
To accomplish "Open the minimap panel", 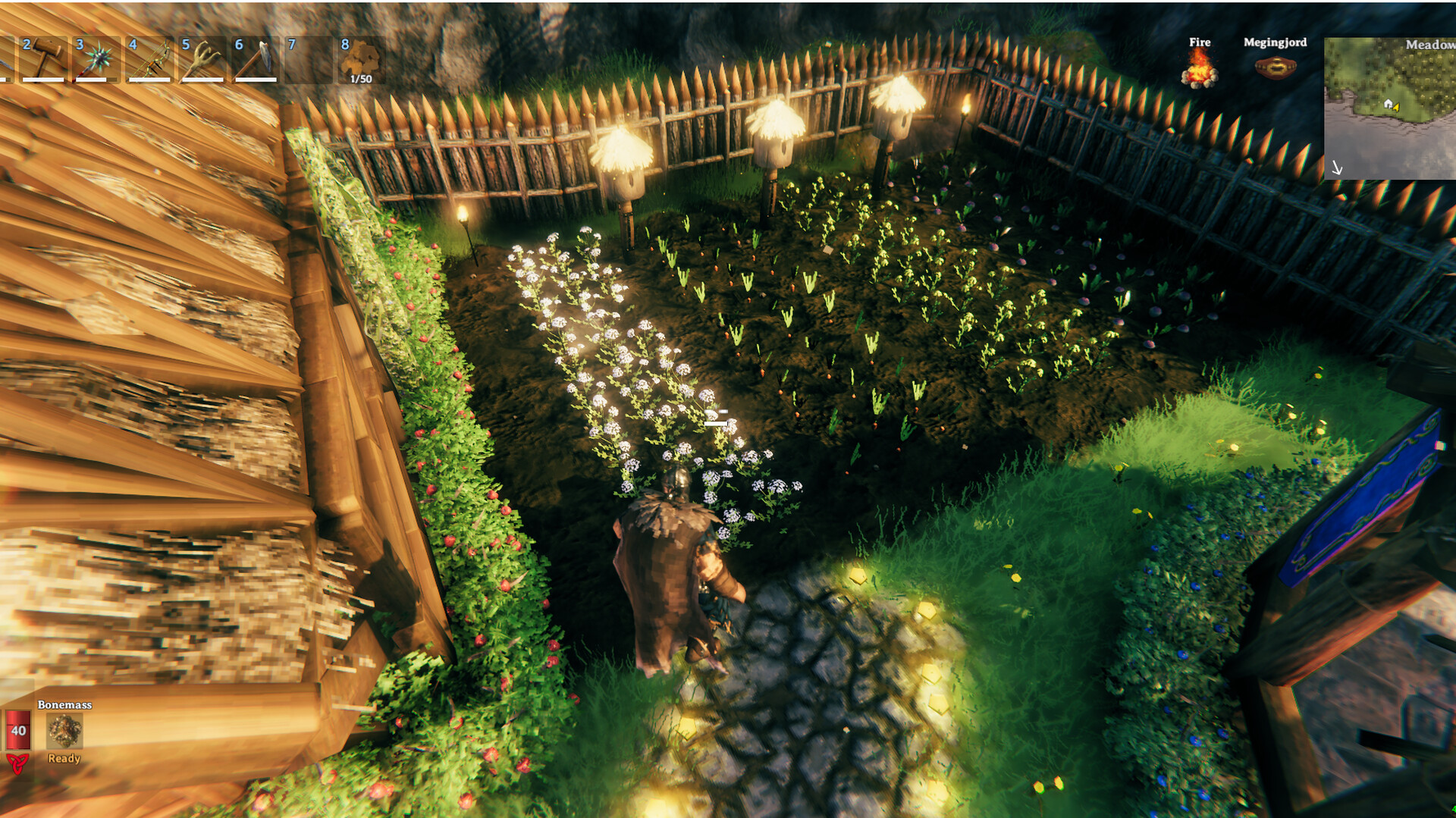I will (1388, 106).
